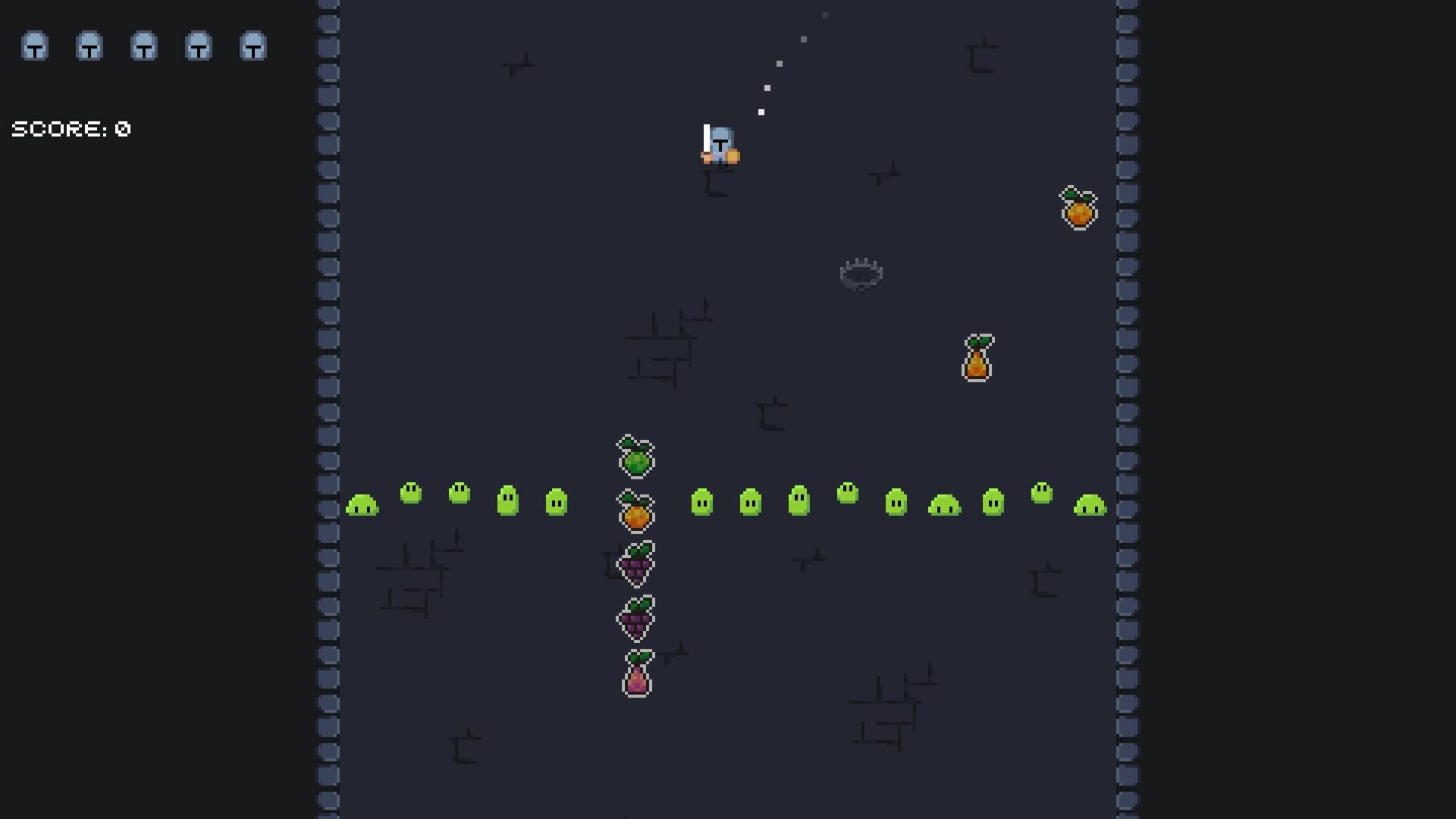
Task: Click the rightmost slime in the row
Action: pos(1092,506)
